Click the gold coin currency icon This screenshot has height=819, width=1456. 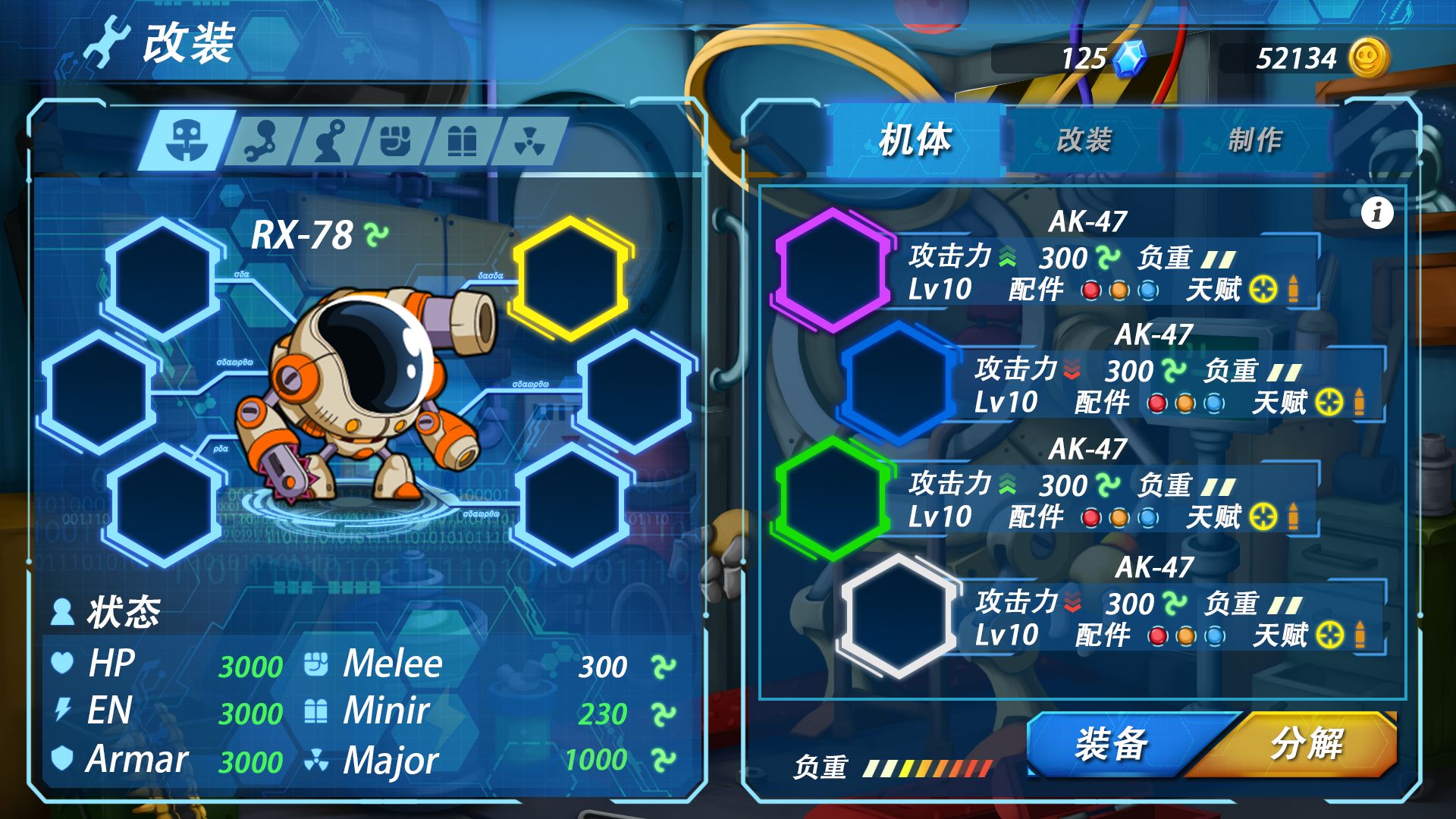1369,58
